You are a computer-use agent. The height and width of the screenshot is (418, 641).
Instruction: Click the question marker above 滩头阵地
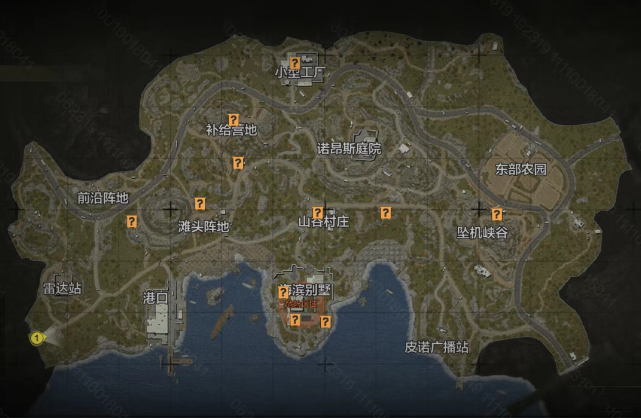point(200,202)
